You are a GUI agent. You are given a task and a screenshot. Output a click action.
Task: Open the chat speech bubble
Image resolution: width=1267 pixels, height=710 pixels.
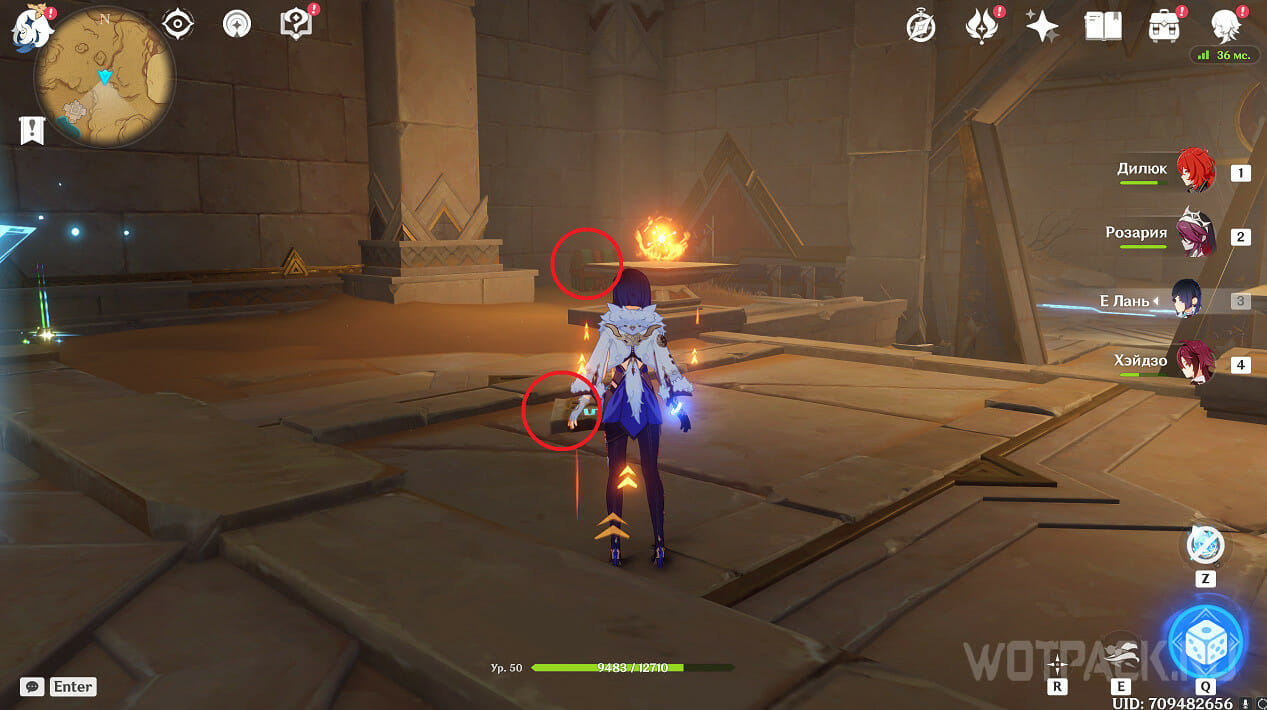33,686
